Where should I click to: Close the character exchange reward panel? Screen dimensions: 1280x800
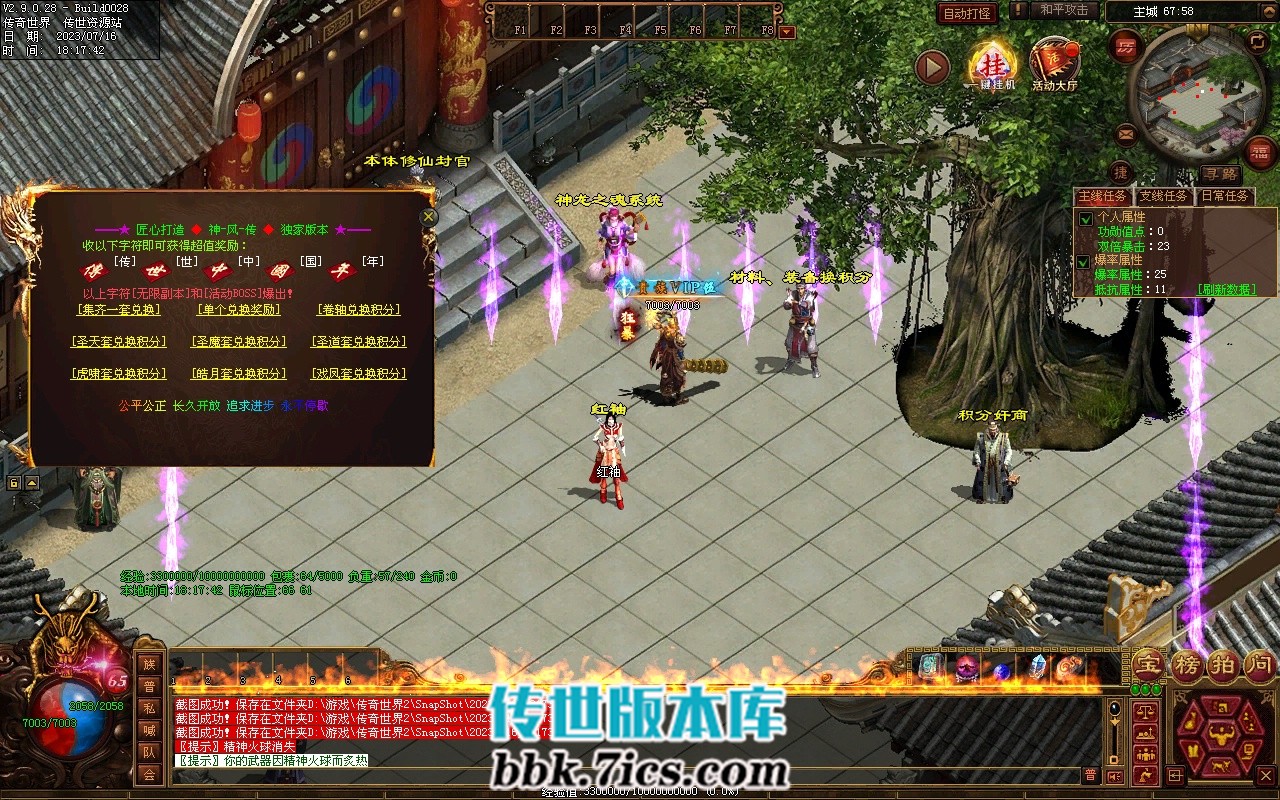pyautogui.click(x=429, y=216)
